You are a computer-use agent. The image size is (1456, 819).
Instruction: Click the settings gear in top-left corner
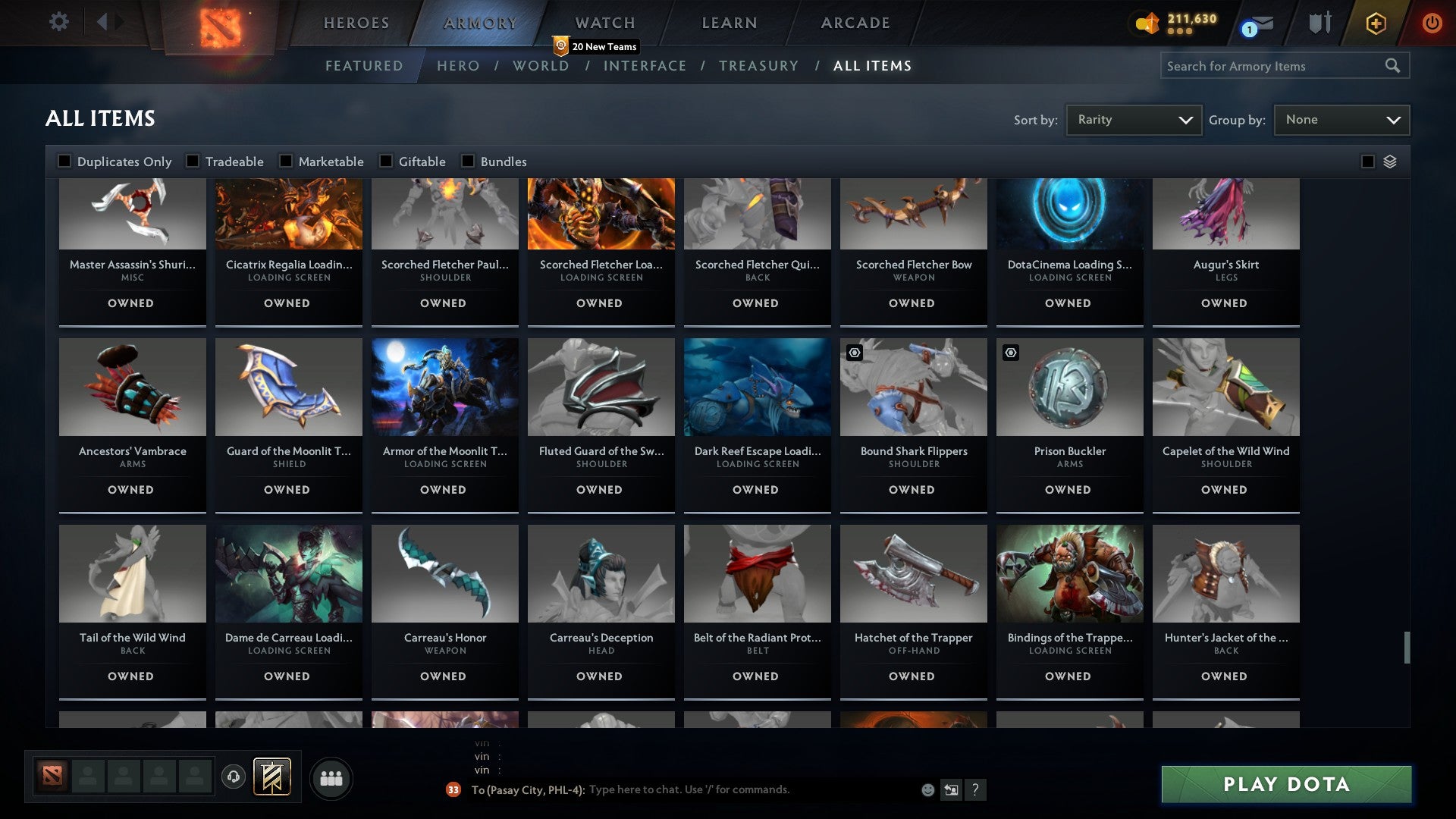(59, 22)
